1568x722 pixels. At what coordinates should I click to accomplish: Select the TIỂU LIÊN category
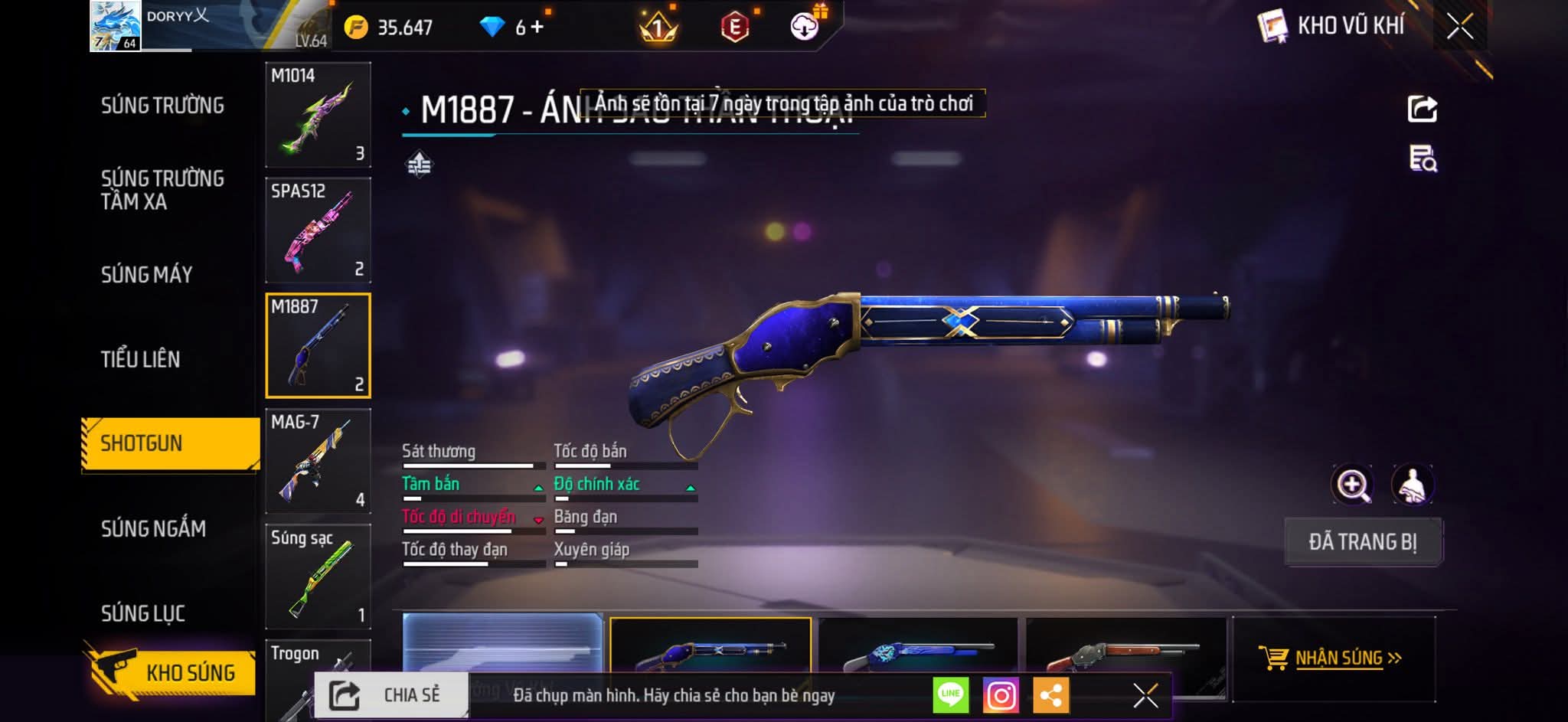[x=140, y=359]
